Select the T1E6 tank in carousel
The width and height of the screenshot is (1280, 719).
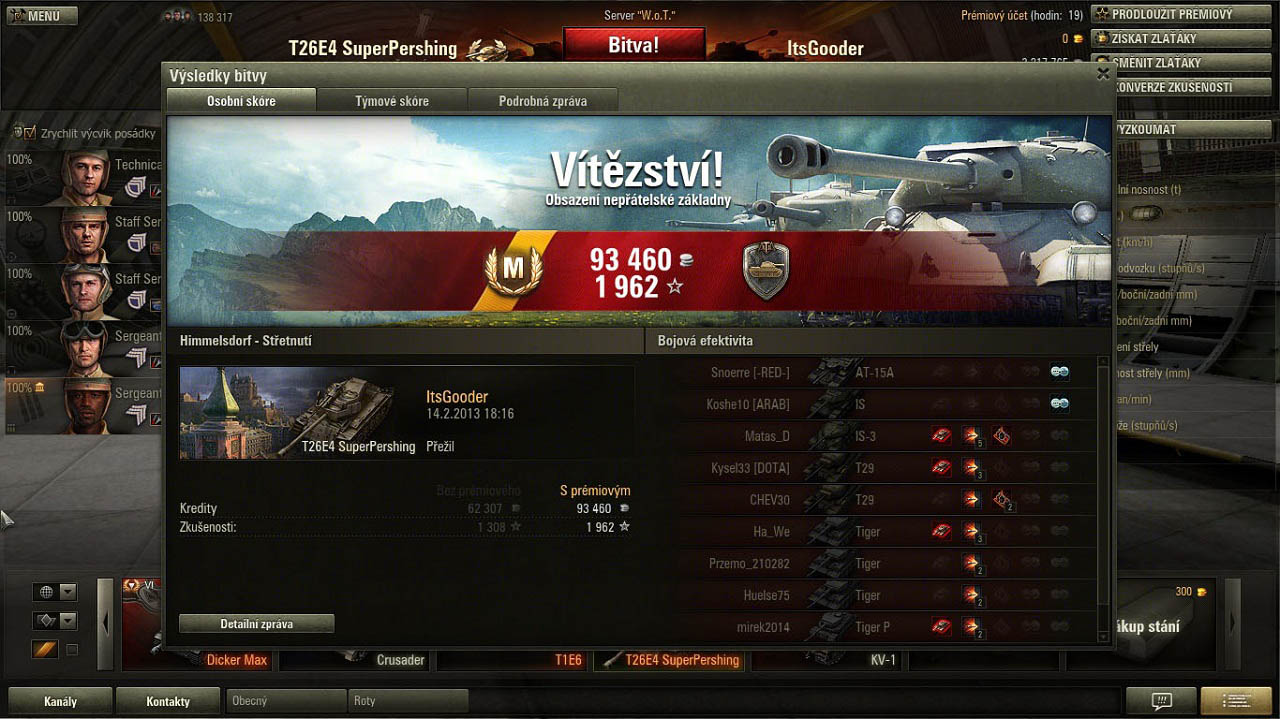(x=568, y=660)
